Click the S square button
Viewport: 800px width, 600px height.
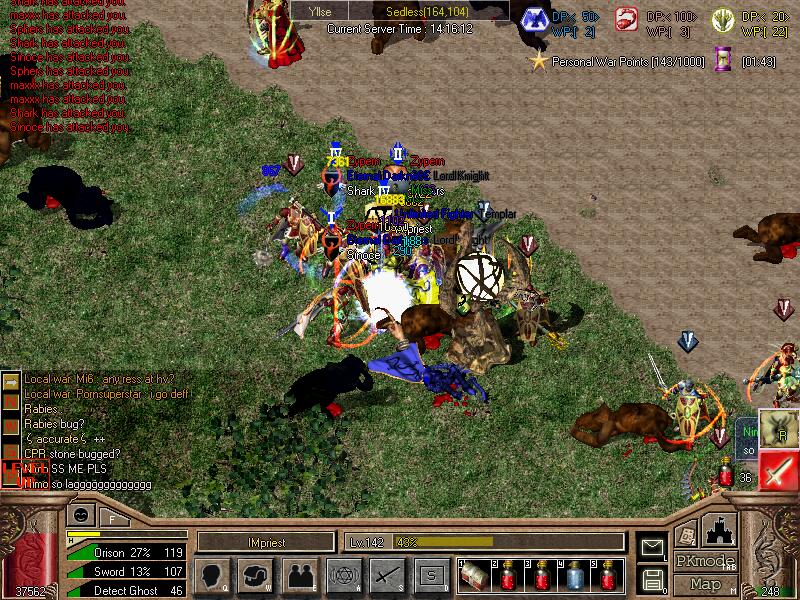[x=431, y=574]
